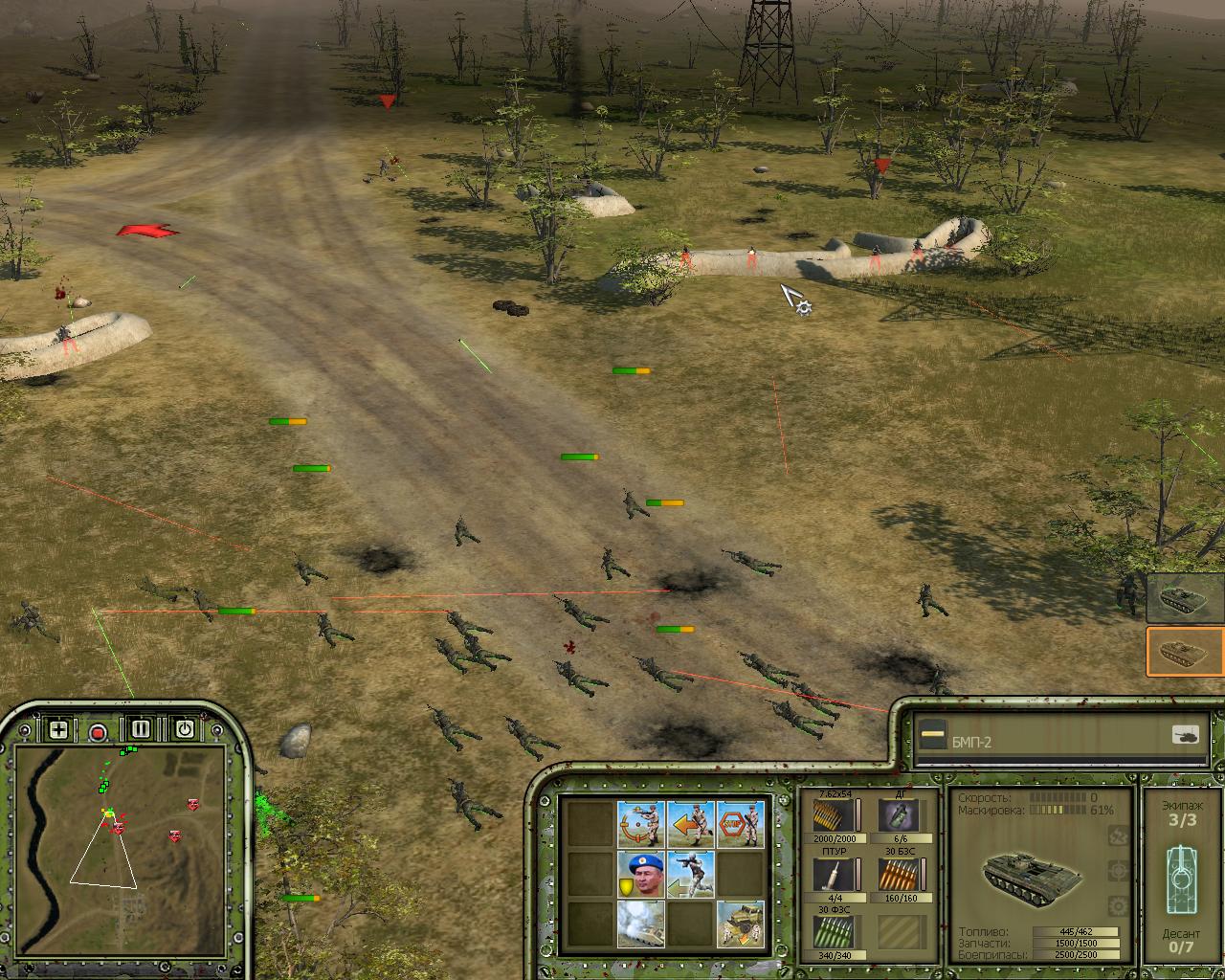The width and height of the screenshot is (1225, 980).
Task: Select the truck unload troops command
Action: pos(741,924)
